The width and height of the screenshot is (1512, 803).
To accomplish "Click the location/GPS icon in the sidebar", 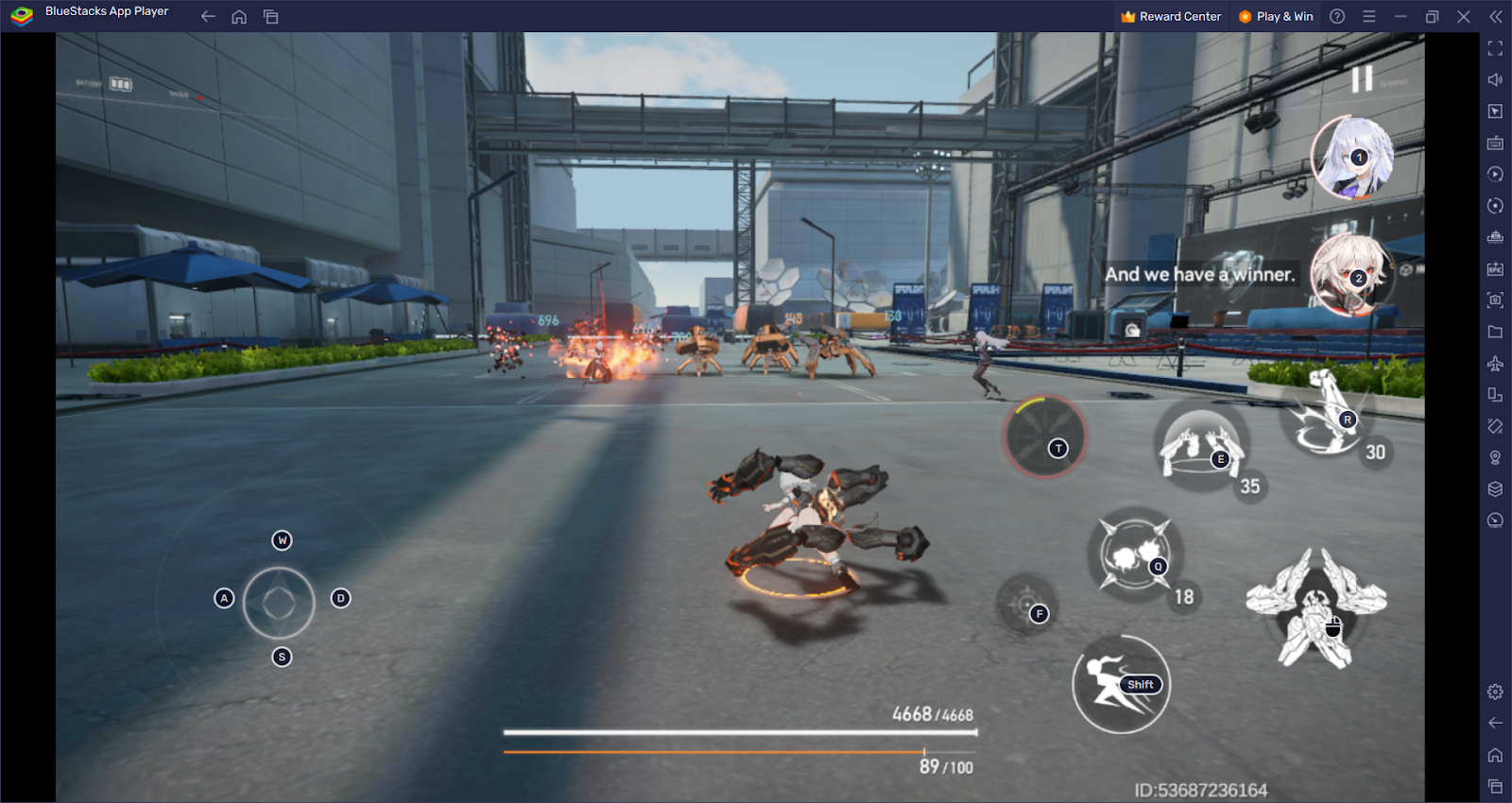I will pos(1496,457).
